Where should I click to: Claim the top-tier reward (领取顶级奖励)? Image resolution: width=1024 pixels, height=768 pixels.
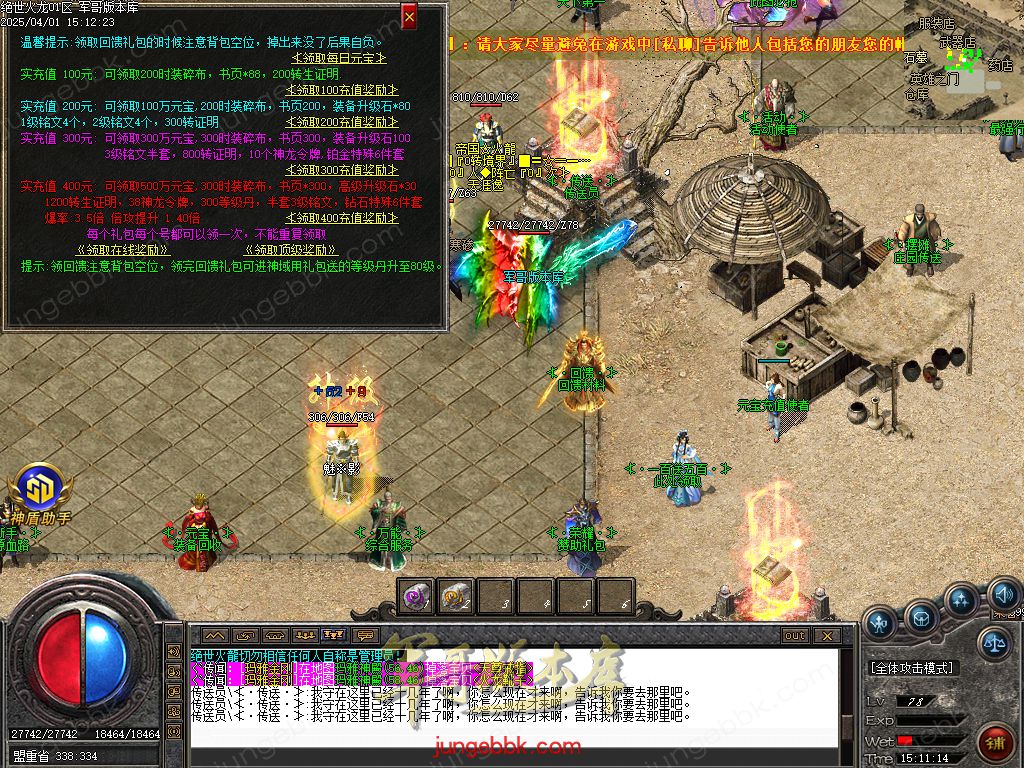coord(291,250)
